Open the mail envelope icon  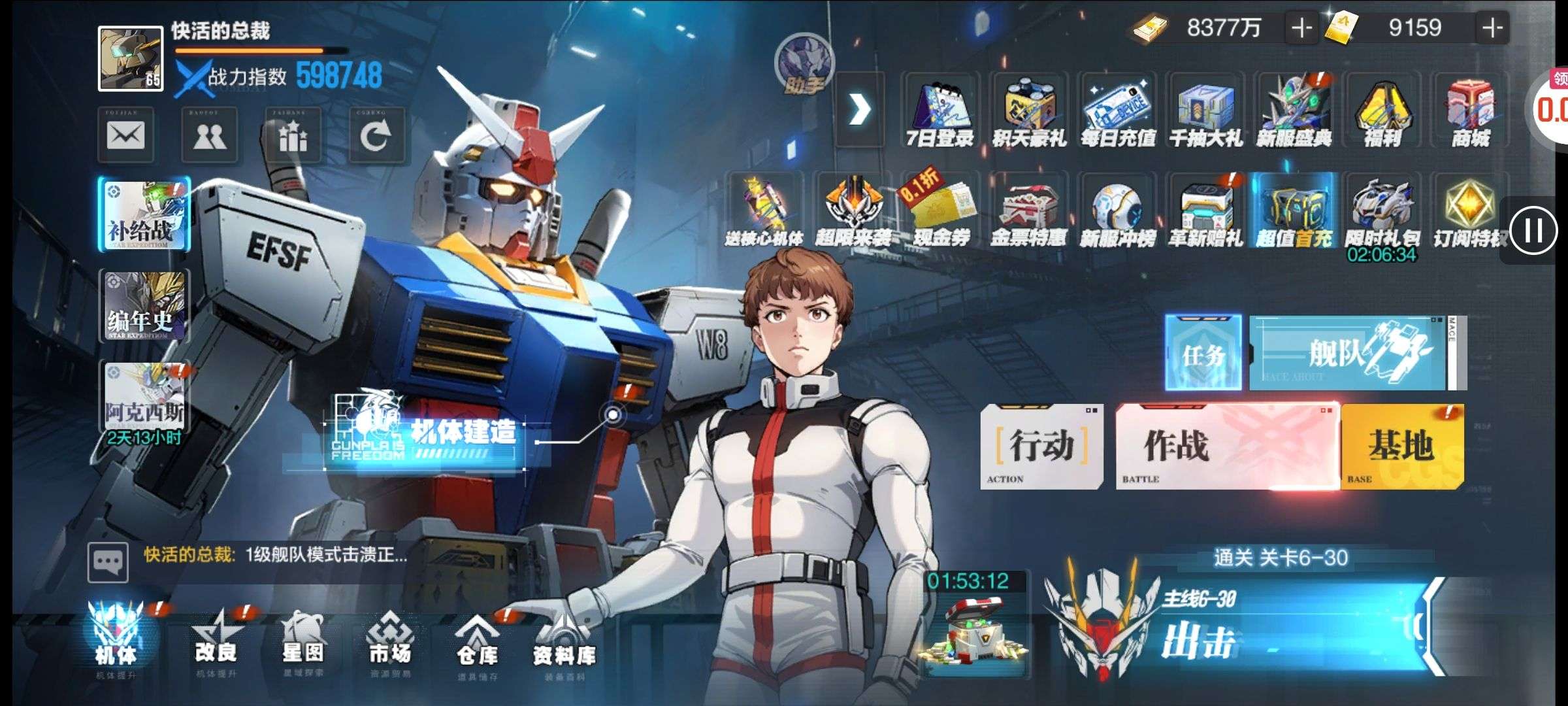pyautogui.click(x=125, y=136)
